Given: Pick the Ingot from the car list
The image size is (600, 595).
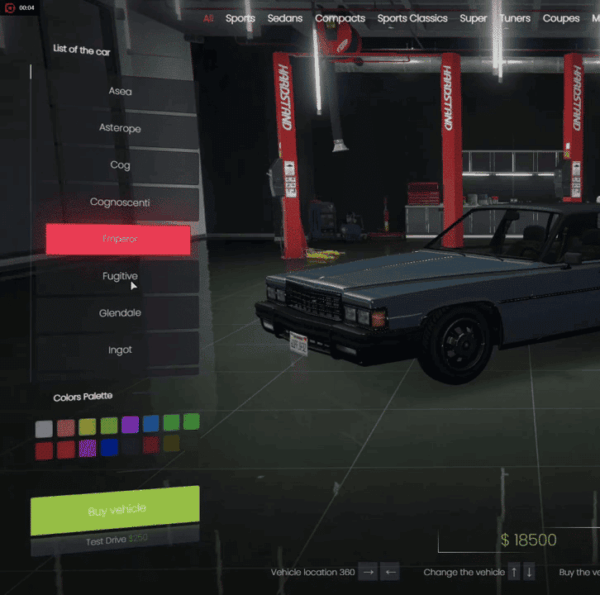Looking at the screenshot, I should 120,350.
